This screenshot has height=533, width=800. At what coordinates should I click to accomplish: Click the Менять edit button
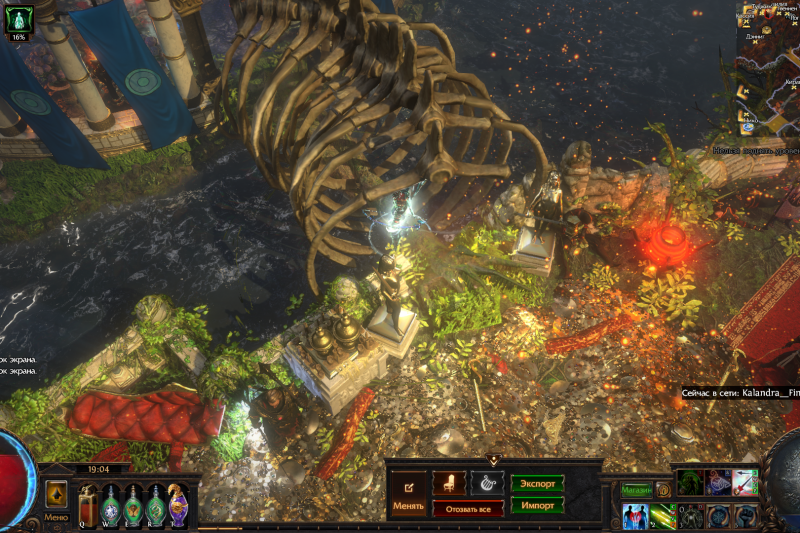408,495
